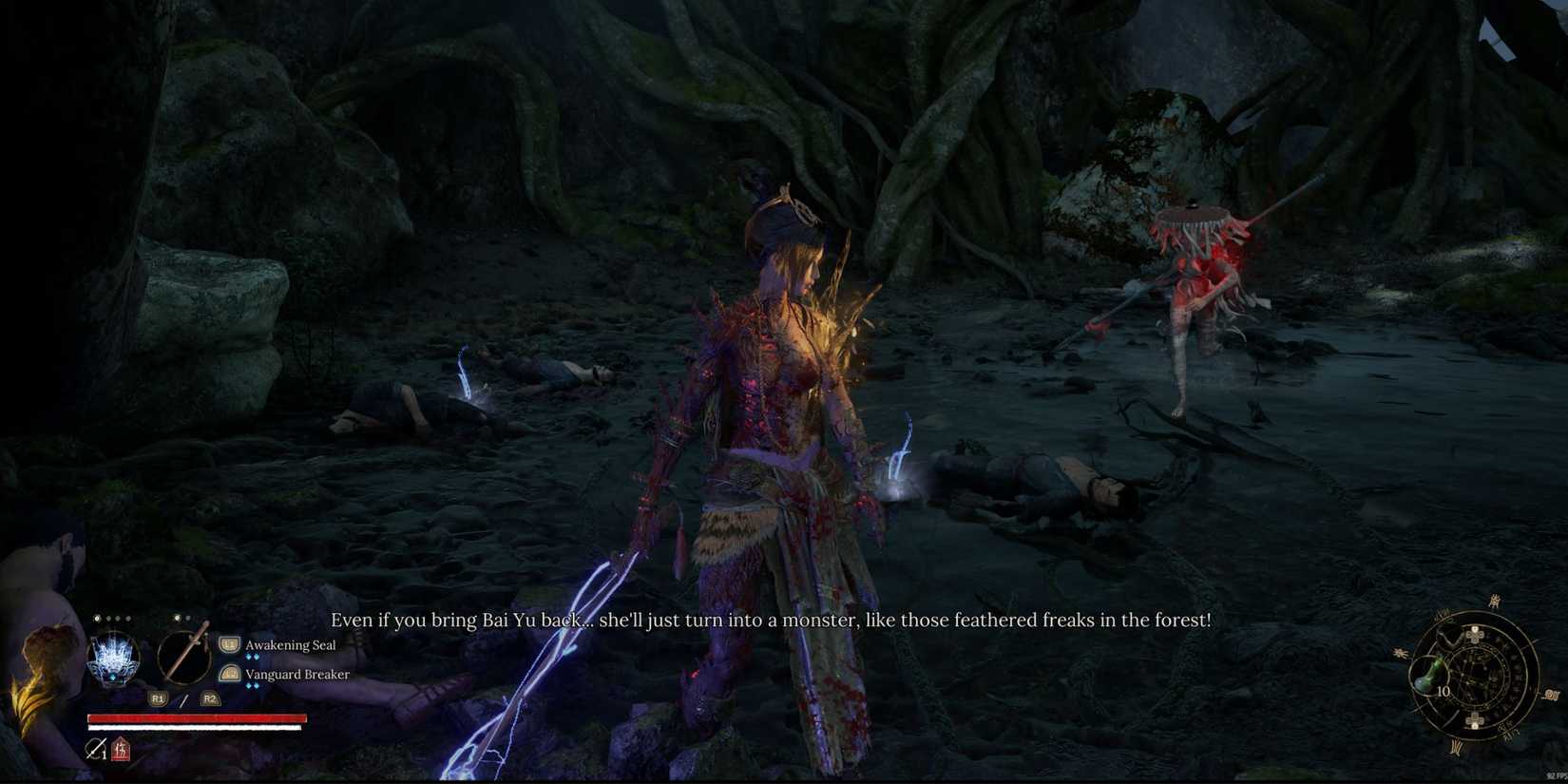Image resolution: width=1568 pixels, height=784 pixels.
Task: Click the up directional pad icon on the compass wheel
Action: (x=1475, y=634)
